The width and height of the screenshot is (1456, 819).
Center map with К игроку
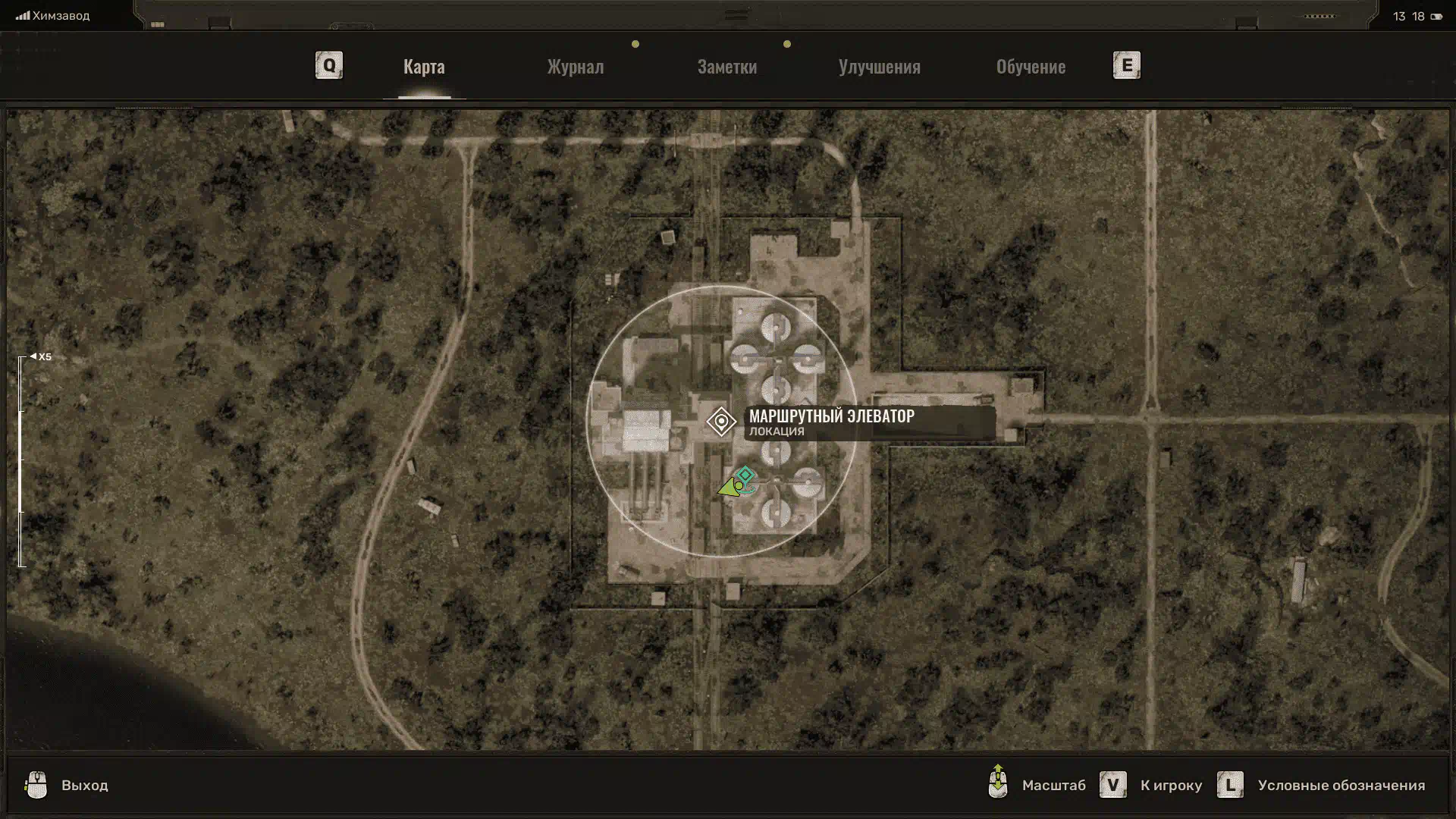[x=1170, y=786]
